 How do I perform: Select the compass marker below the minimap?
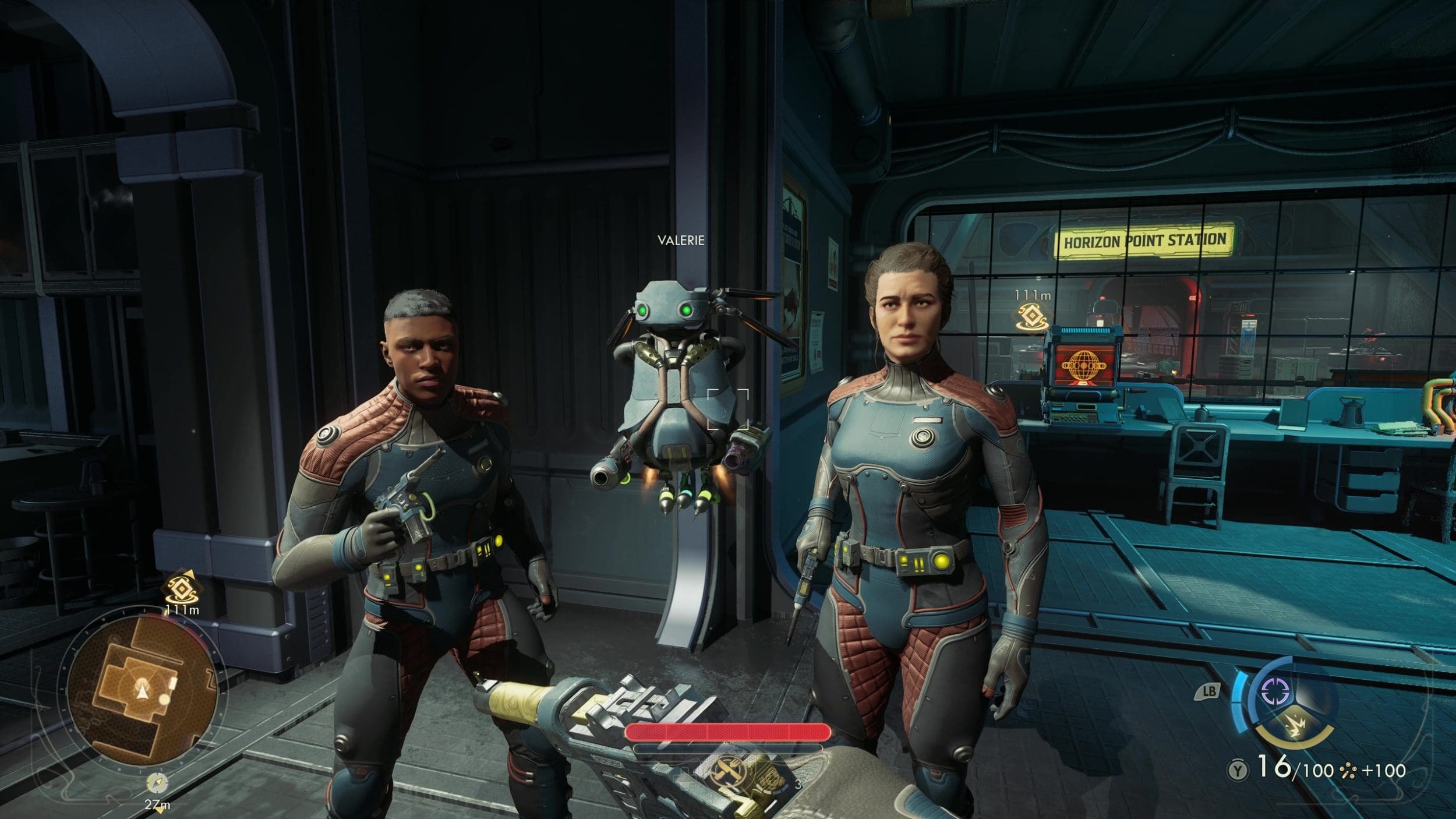[157, 783]
